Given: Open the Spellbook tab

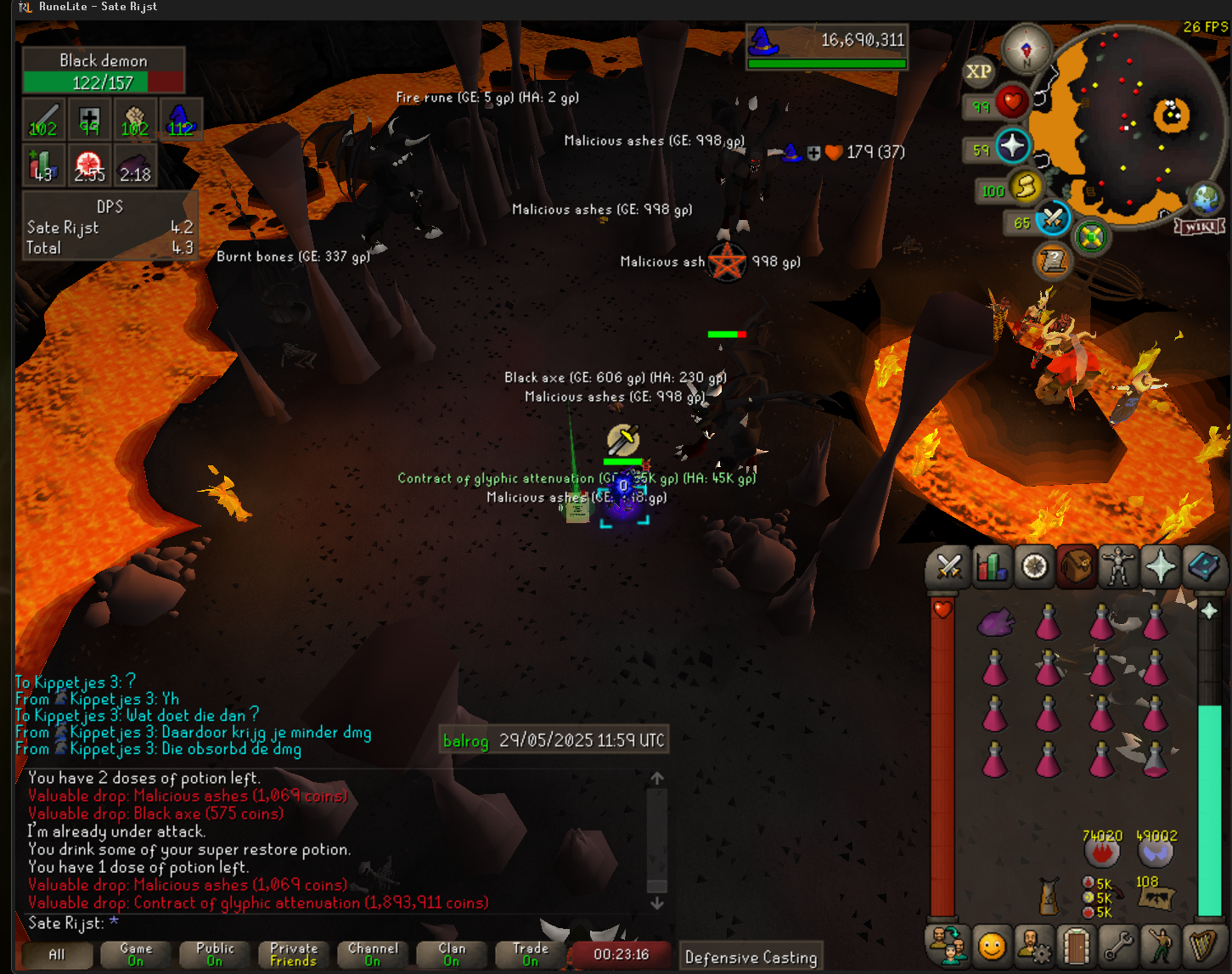Looking at the screenshot, I should pos(1203,566).
